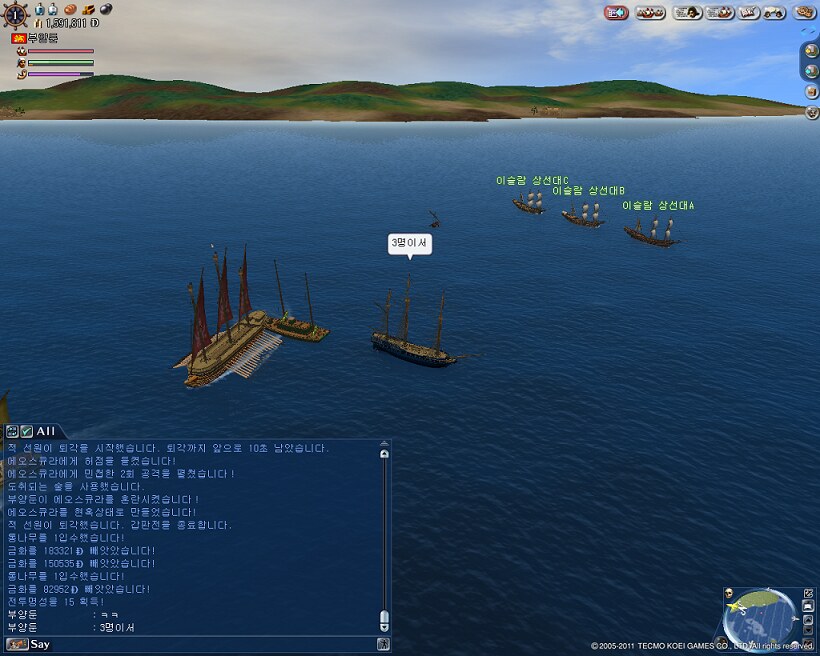Select the 이슬람 상선대C fleet name label

coord(531,181)
